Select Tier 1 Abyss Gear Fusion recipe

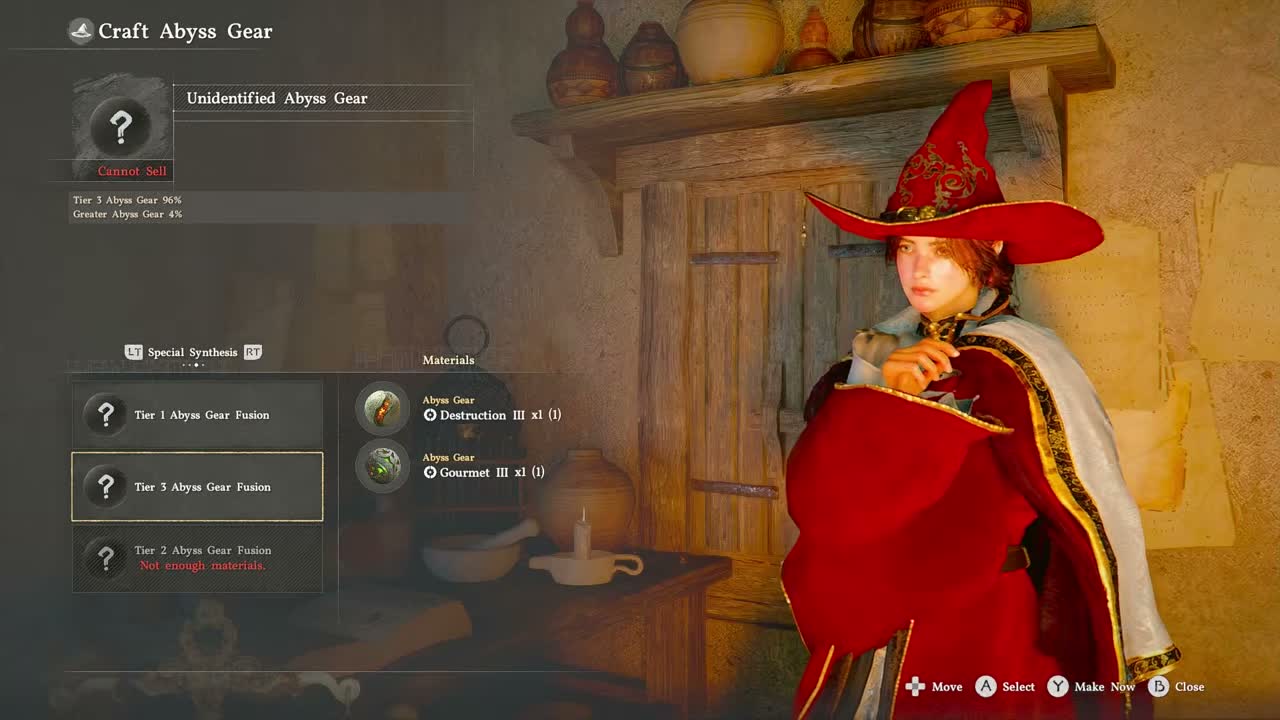(197, 415)
